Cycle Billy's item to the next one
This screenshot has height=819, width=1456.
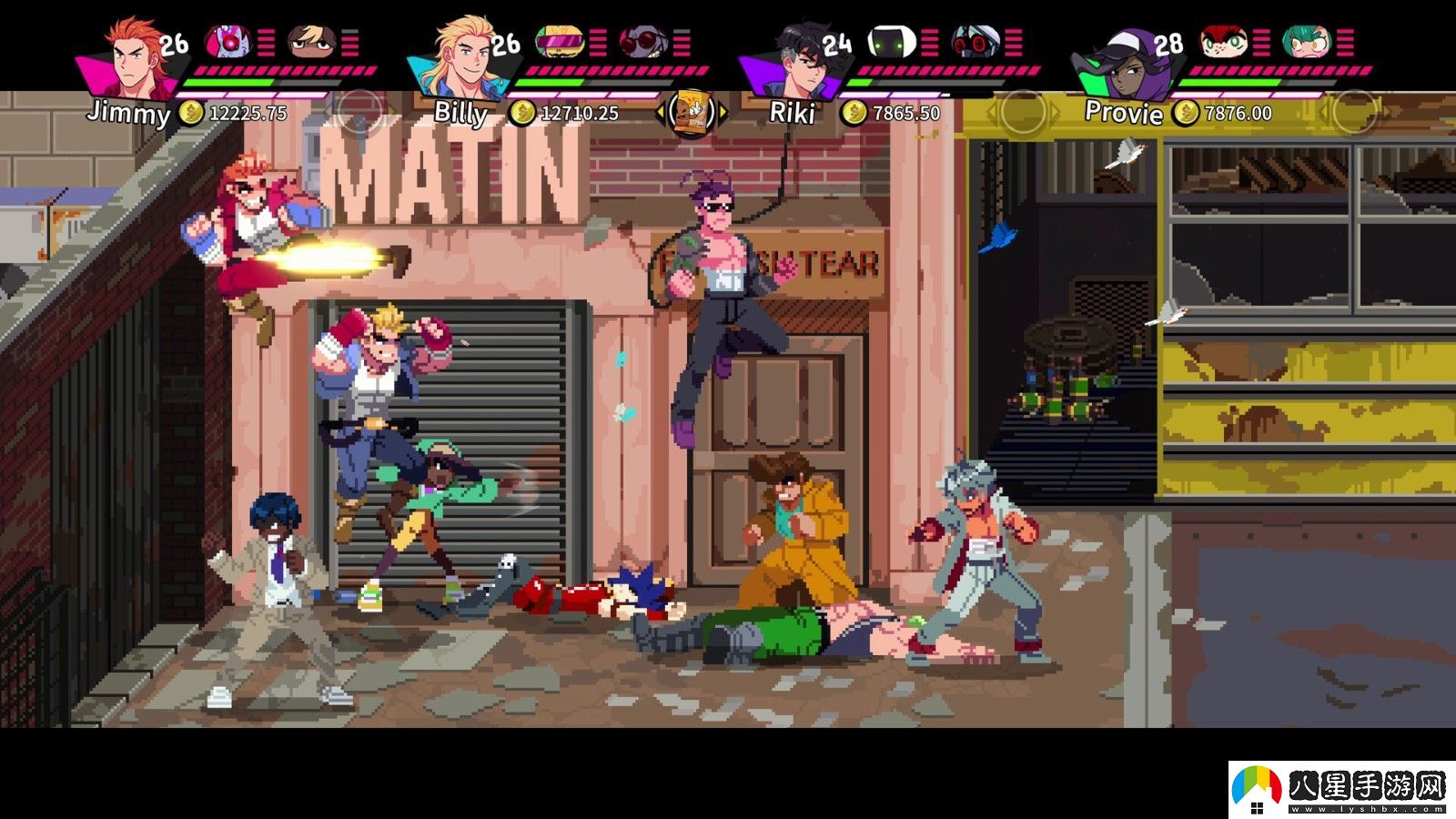point(724,113)
